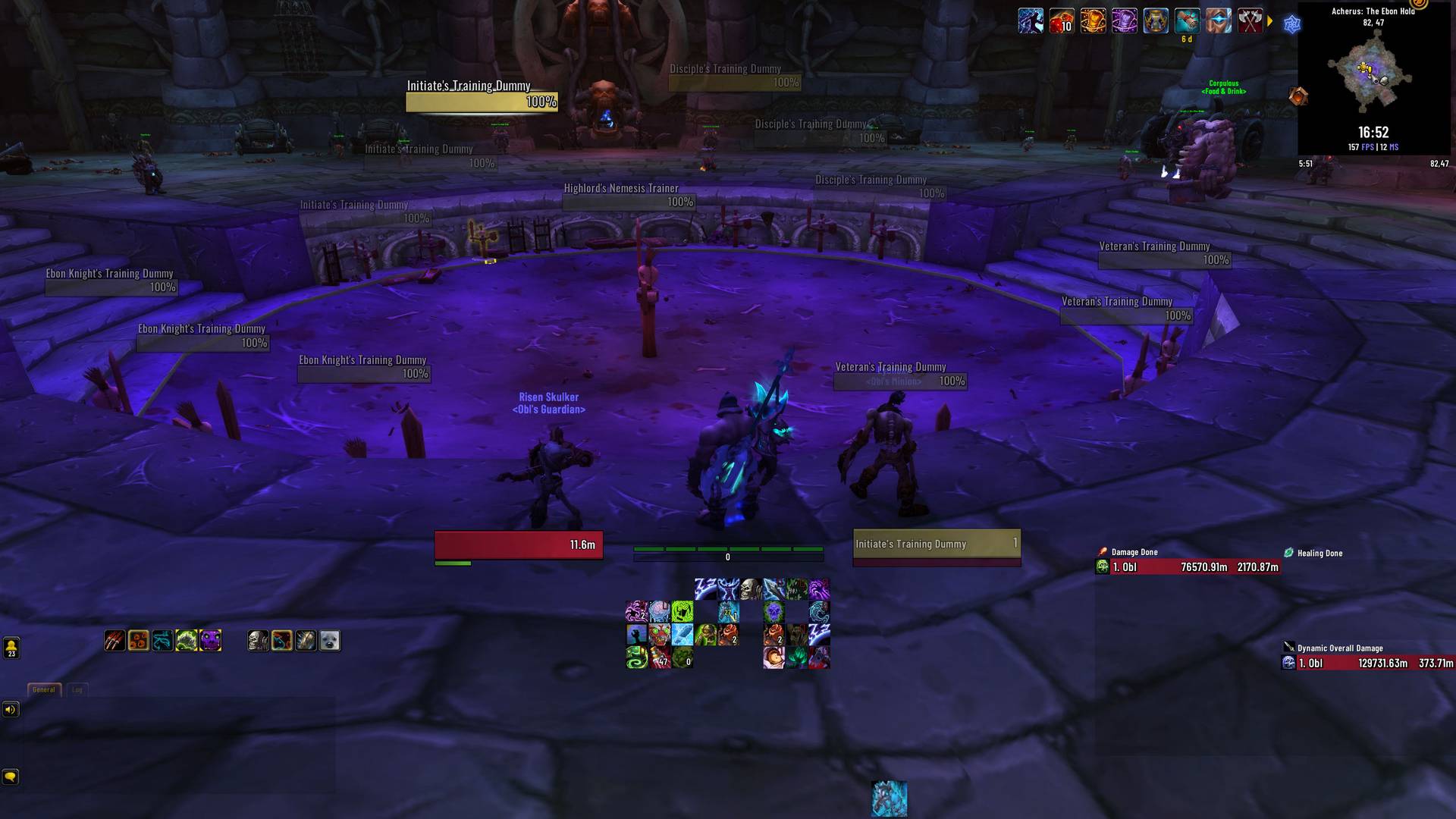1456x819 pixels.
Task: Click the golden hourglass trophy buff icon
Action: pos(1156,21)
